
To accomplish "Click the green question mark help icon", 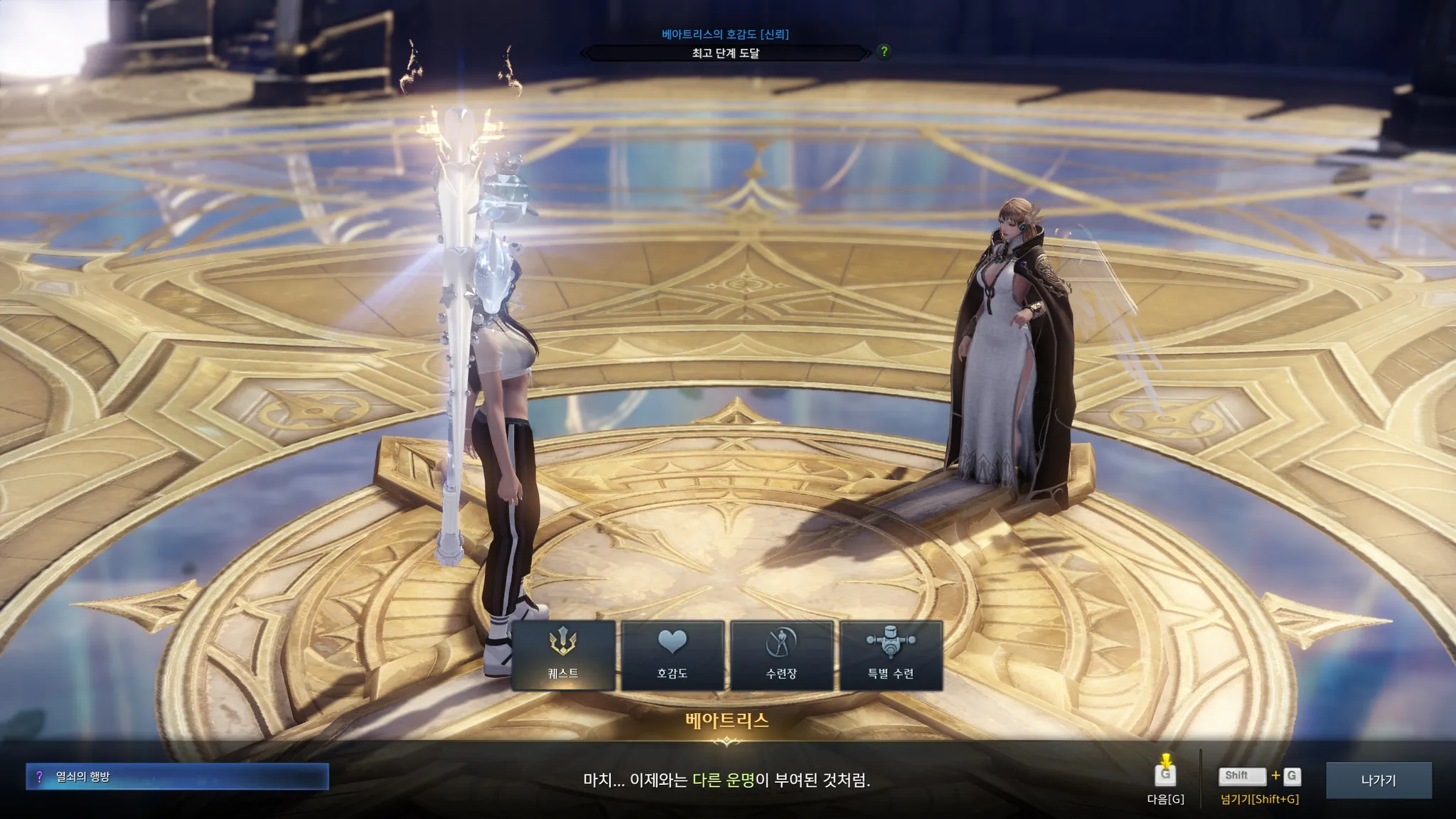I will coord(884,51).
